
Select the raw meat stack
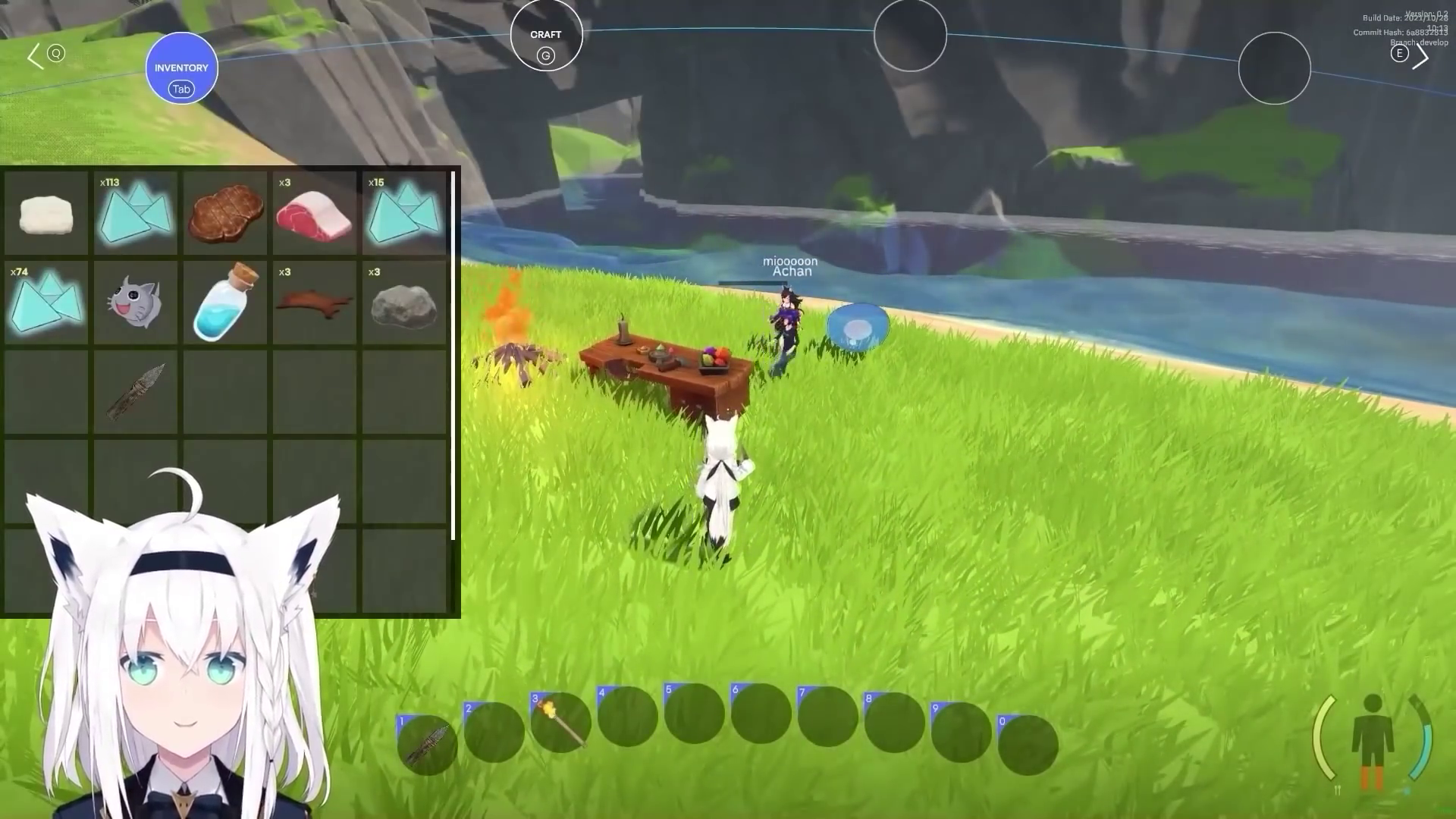314,214
